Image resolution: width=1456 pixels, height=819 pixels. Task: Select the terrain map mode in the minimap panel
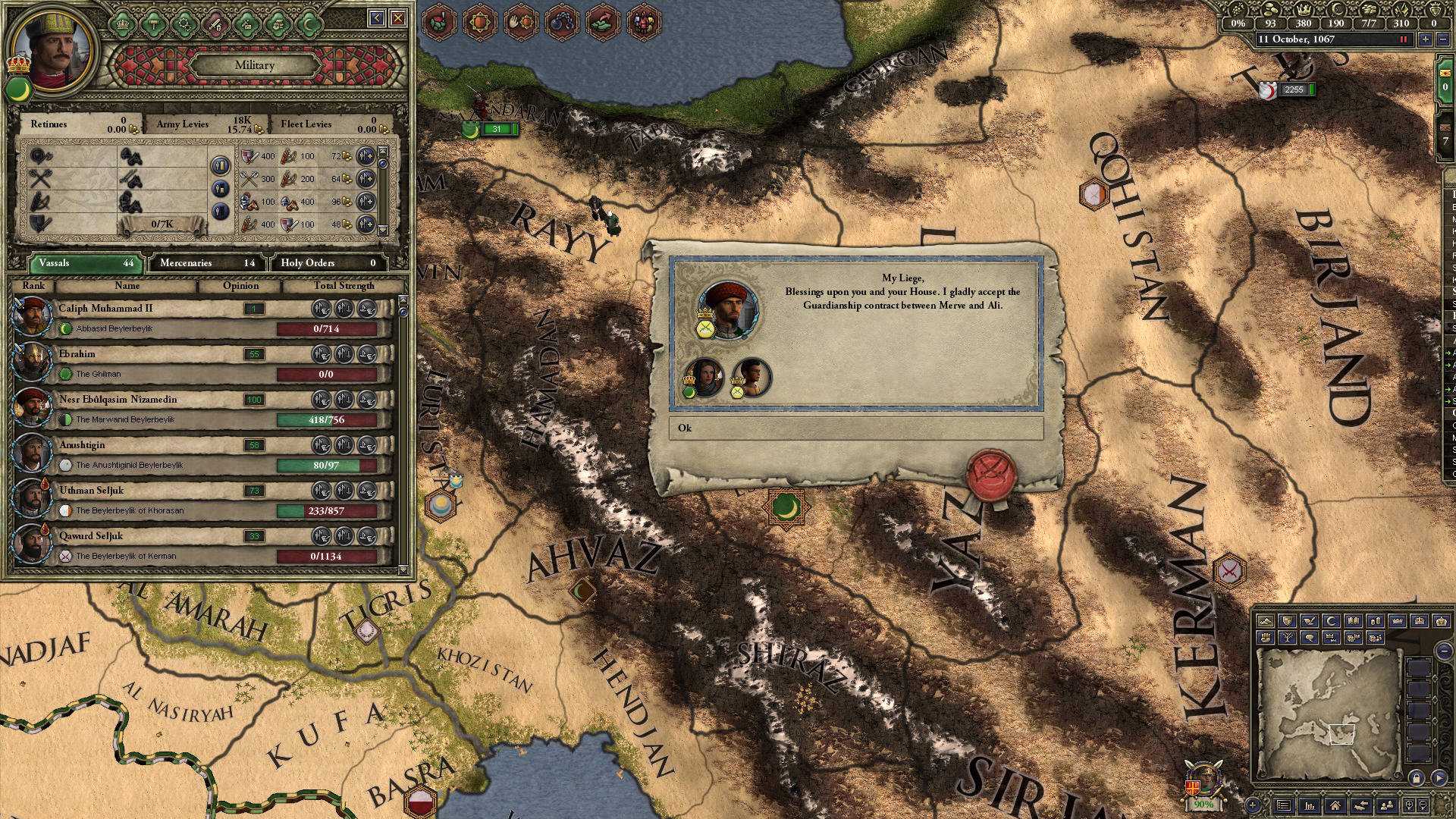pos(1266,620)
